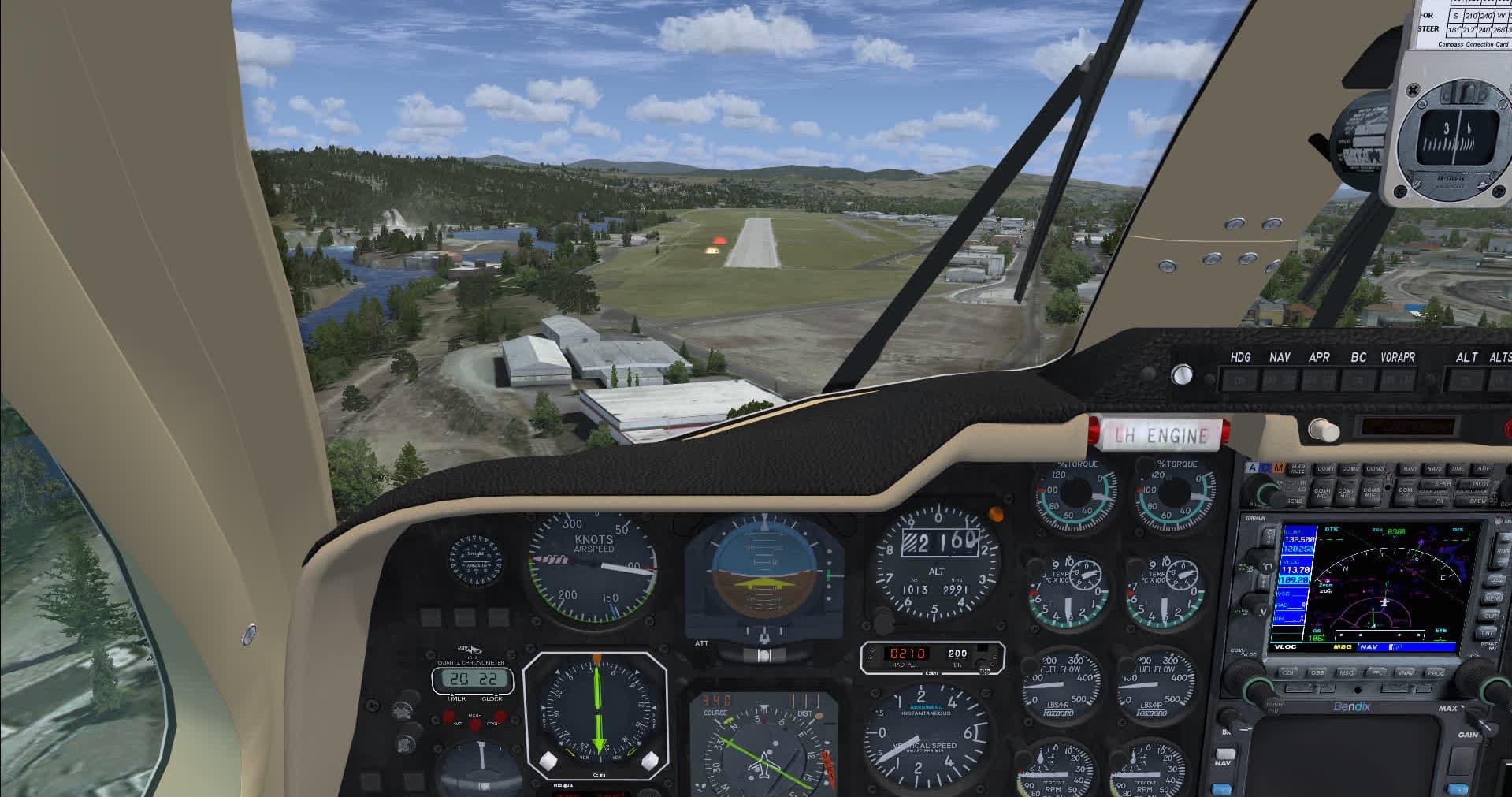Activate the NAV autopilot mode button
This screenshot has width=1512, height=797.
1280,382
